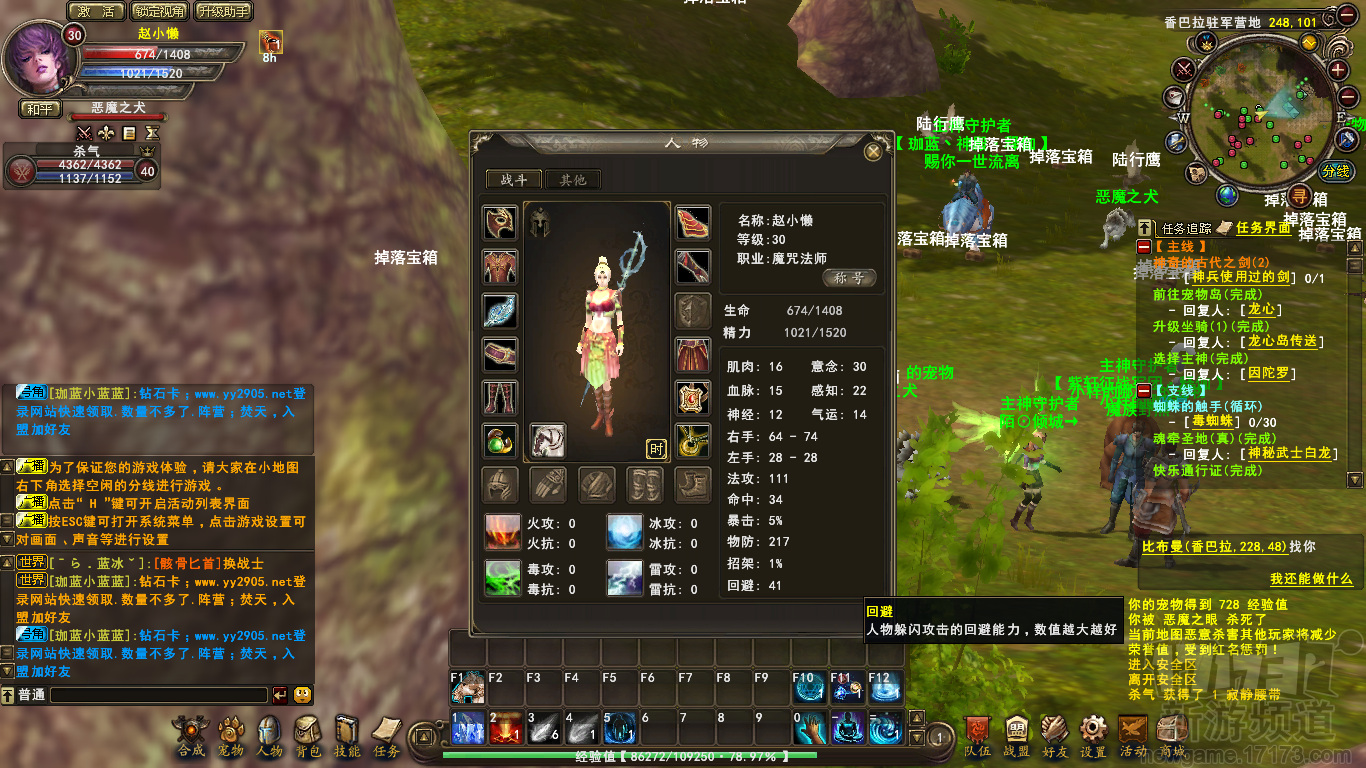This screenshot has width=1366, height=768.
Task: Open the 商城 shop
Action: click(1172, 733)
